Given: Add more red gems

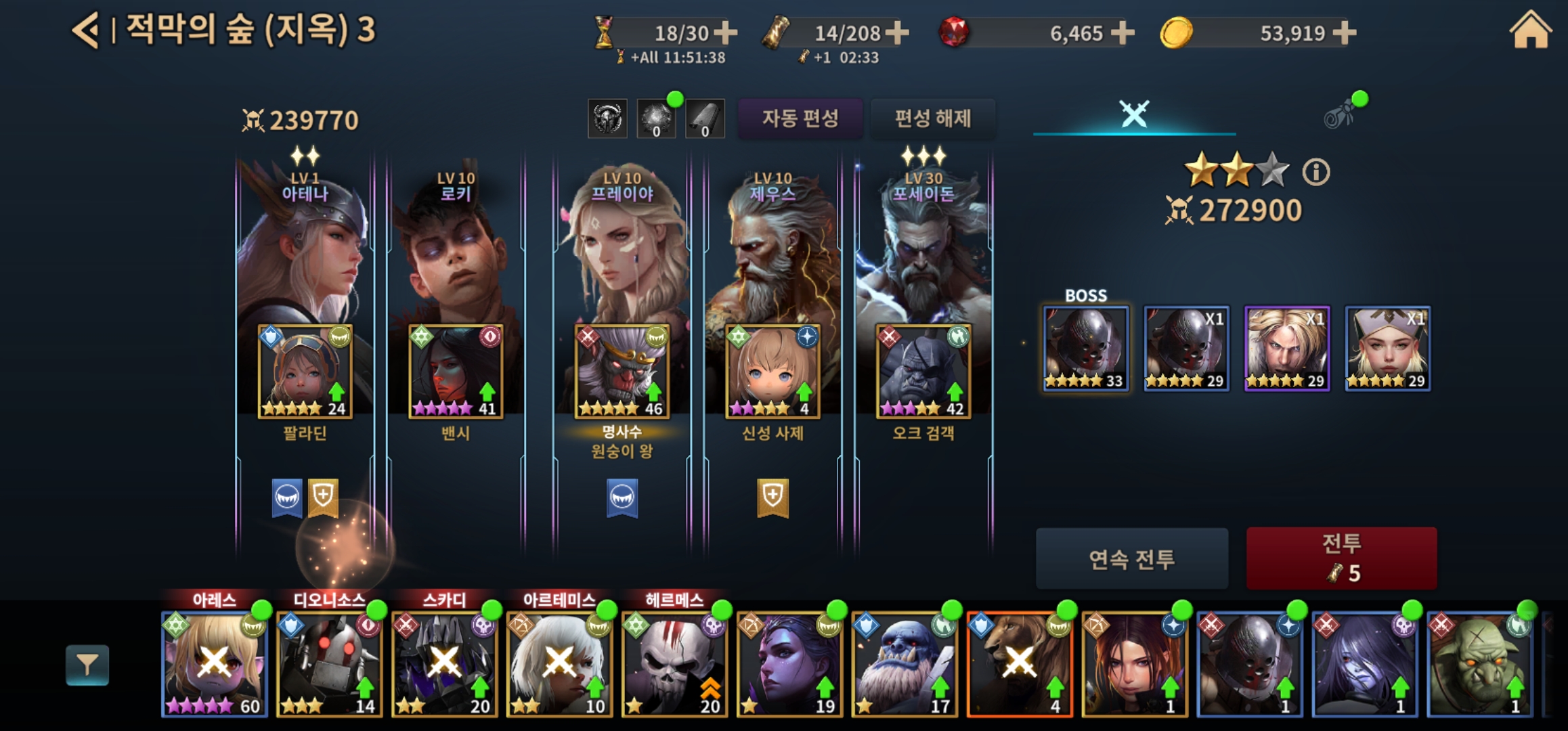Looking at the screenshot, I should tap(1122, 32).
